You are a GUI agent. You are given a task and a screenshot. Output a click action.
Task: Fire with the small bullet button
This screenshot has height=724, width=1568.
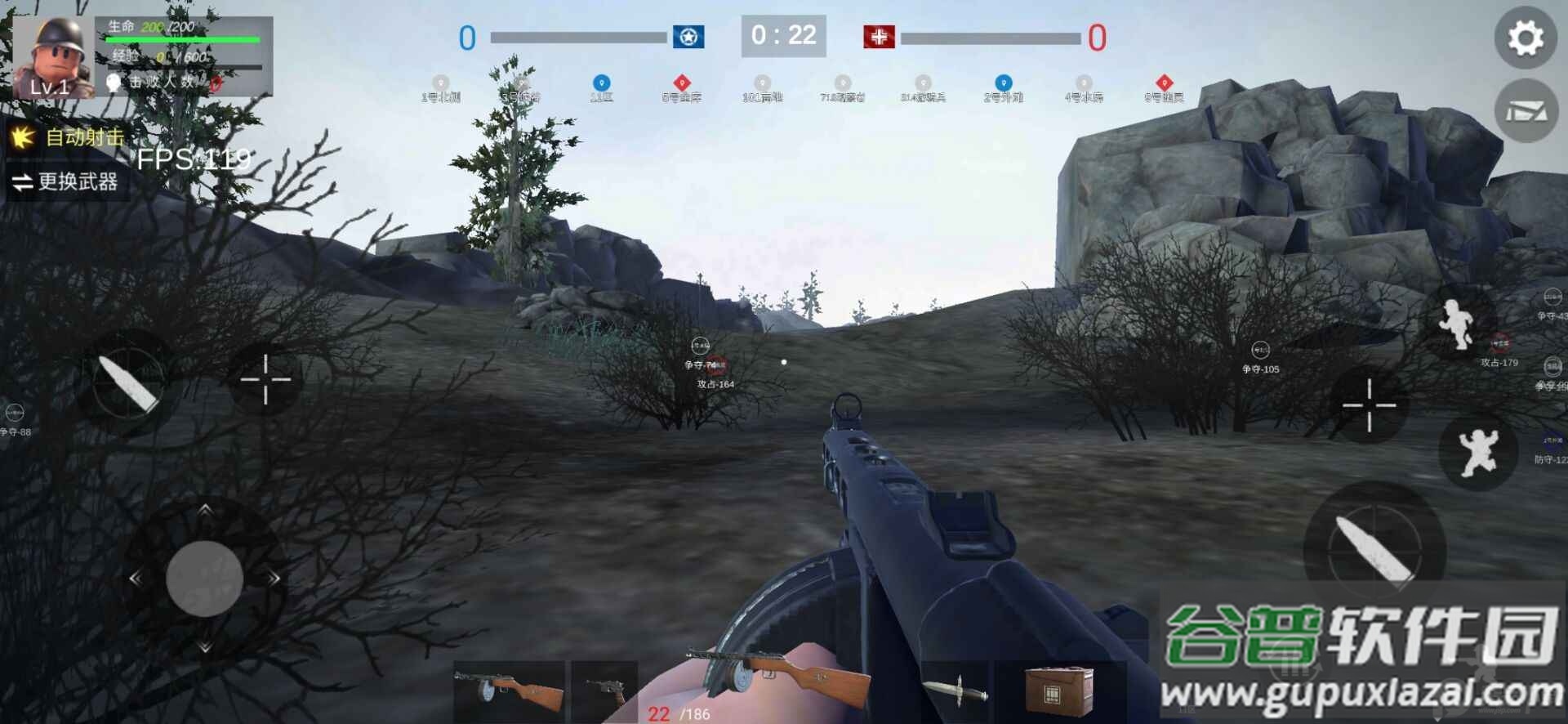pyautogui.click(x=127, y=382)
